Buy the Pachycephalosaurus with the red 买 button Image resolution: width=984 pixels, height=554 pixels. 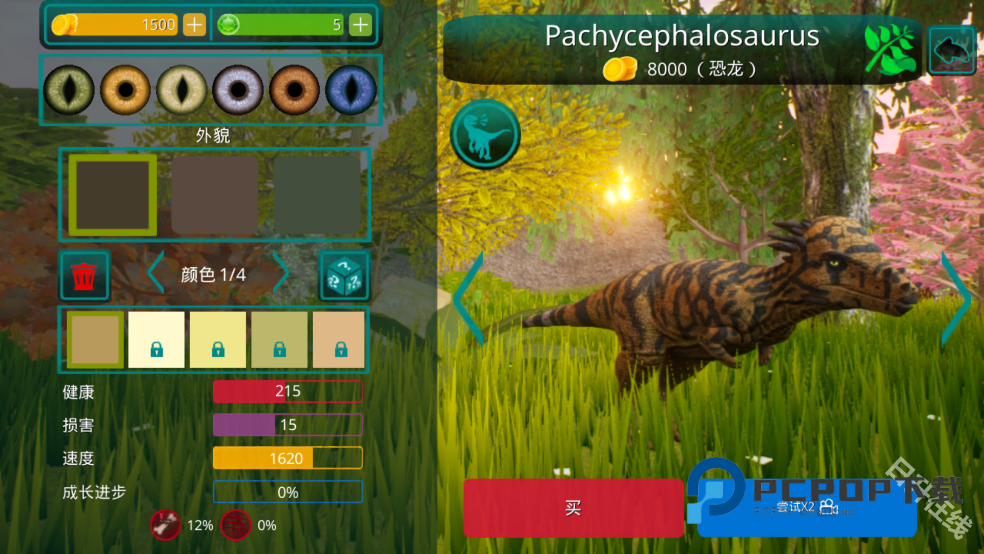click(x=573, y=508)
